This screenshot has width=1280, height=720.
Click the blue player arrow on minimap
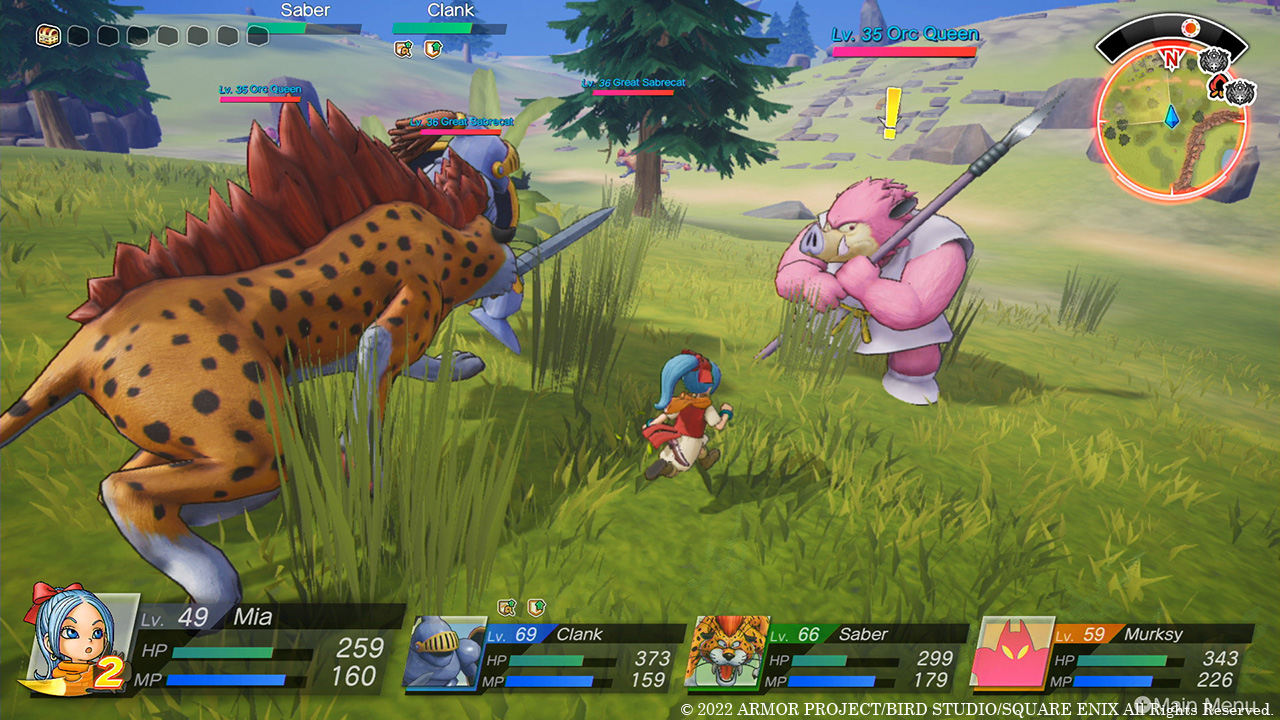tap(1173, 118)
